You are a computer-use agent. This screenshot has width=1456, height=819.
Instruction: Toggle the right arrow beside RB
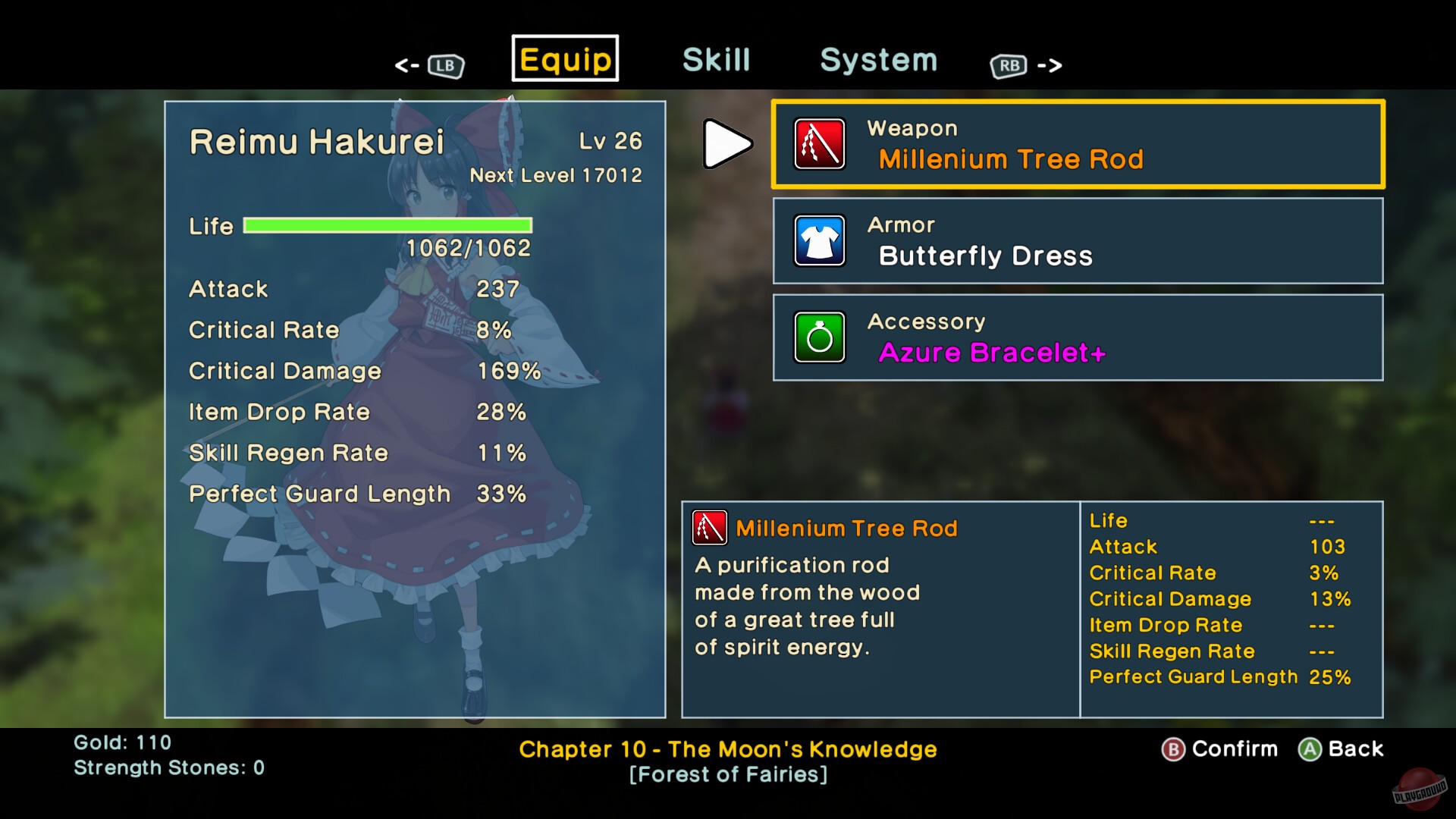click(1051, 65)
